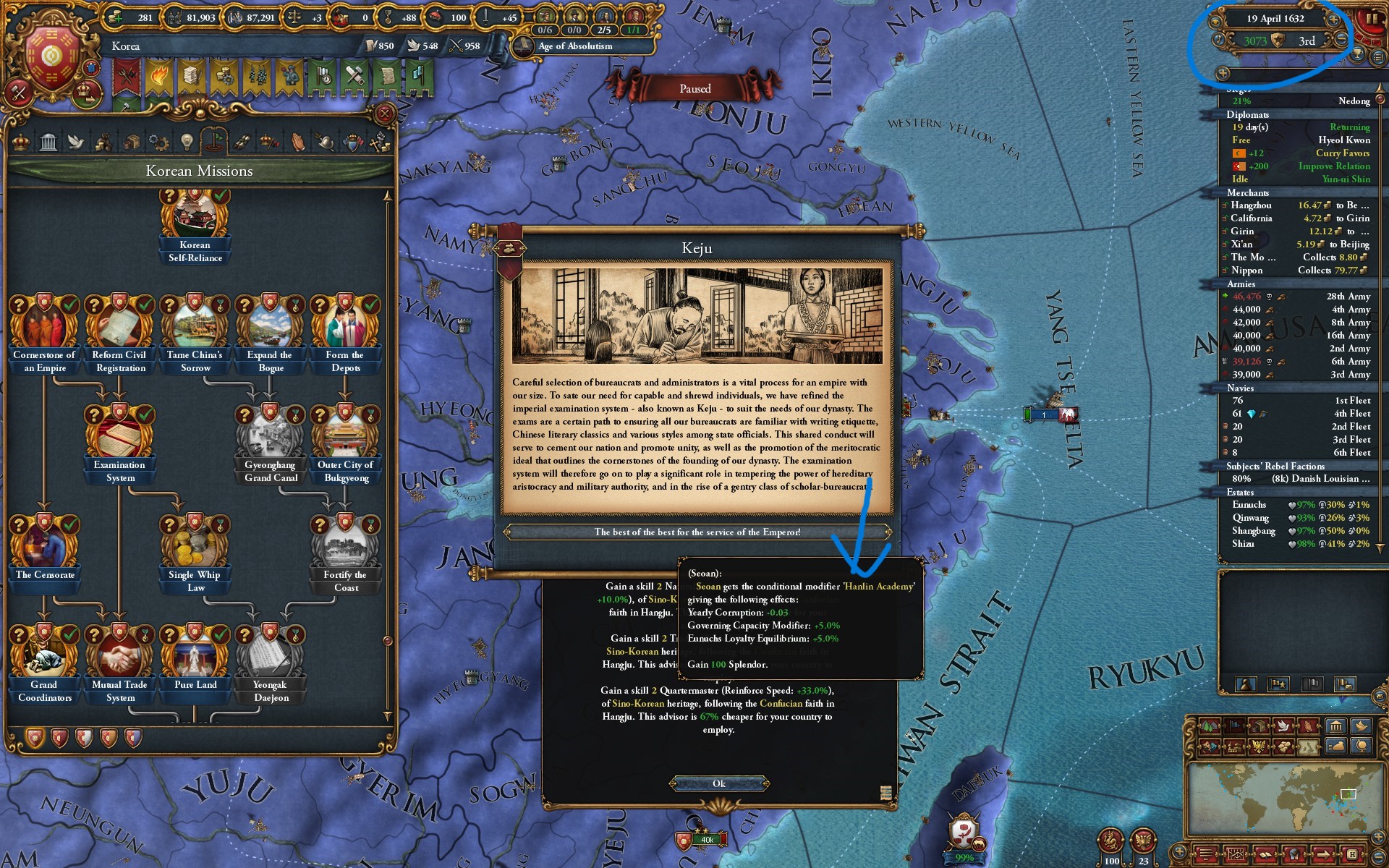Collapse the Navies list in the outliner

(x=1240, y=388)
